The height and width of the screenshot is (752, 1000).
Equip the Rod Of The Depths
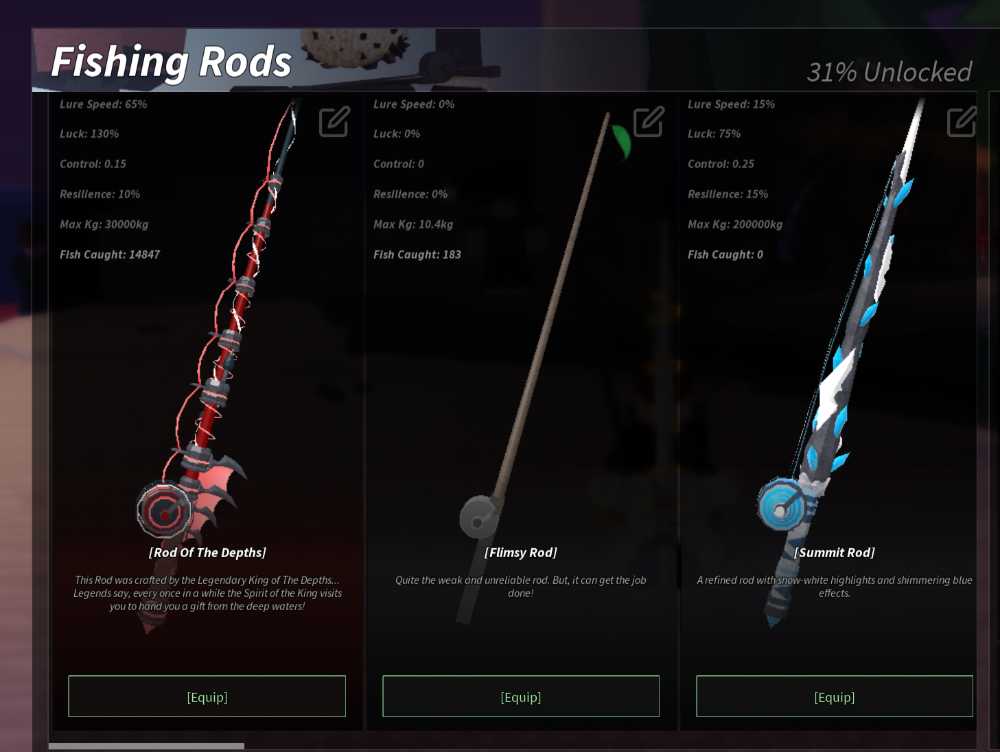pyautogui.click(x=207, y=696)
